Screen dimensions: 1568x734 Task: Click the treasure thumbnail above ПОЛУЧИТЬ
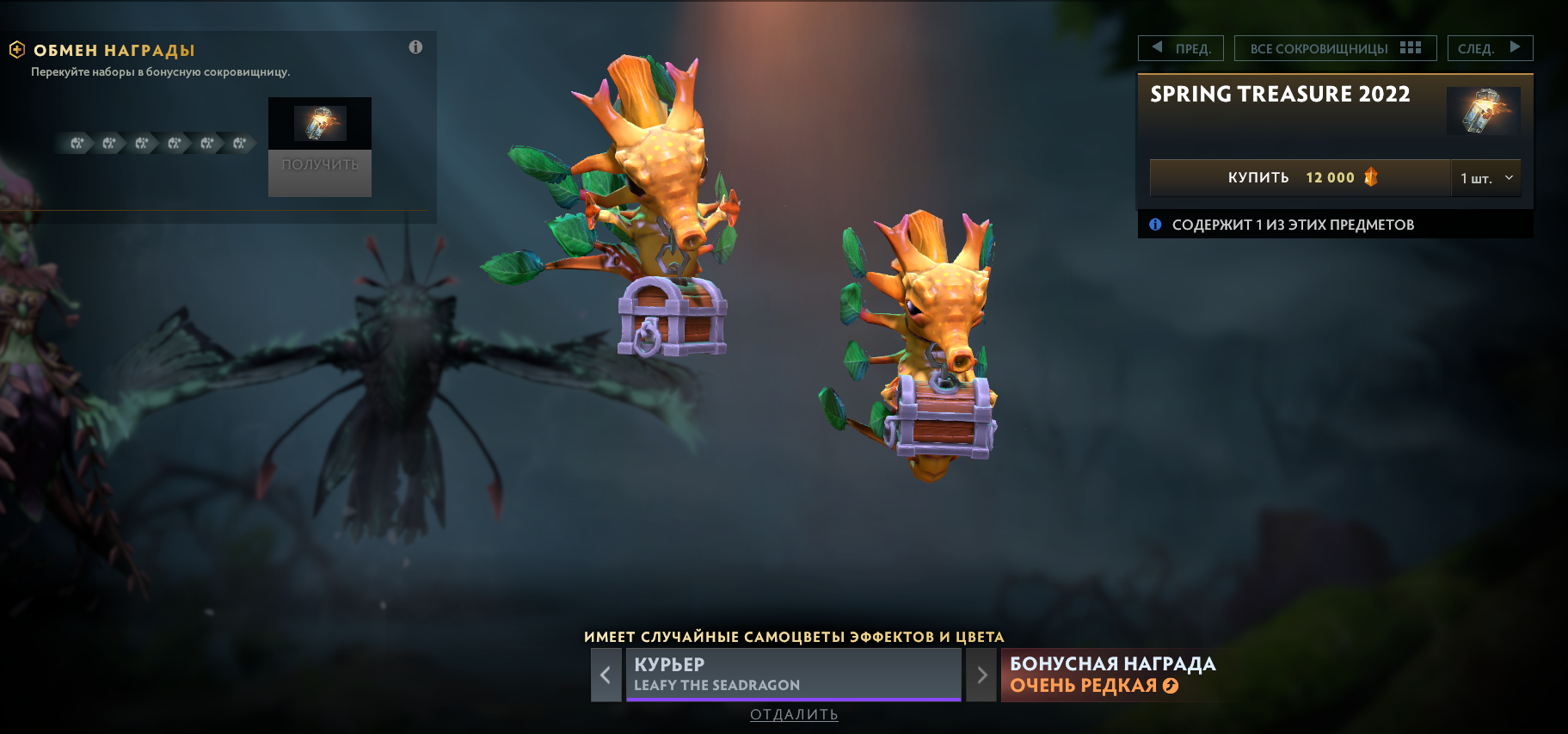click(x=319, y=122)
